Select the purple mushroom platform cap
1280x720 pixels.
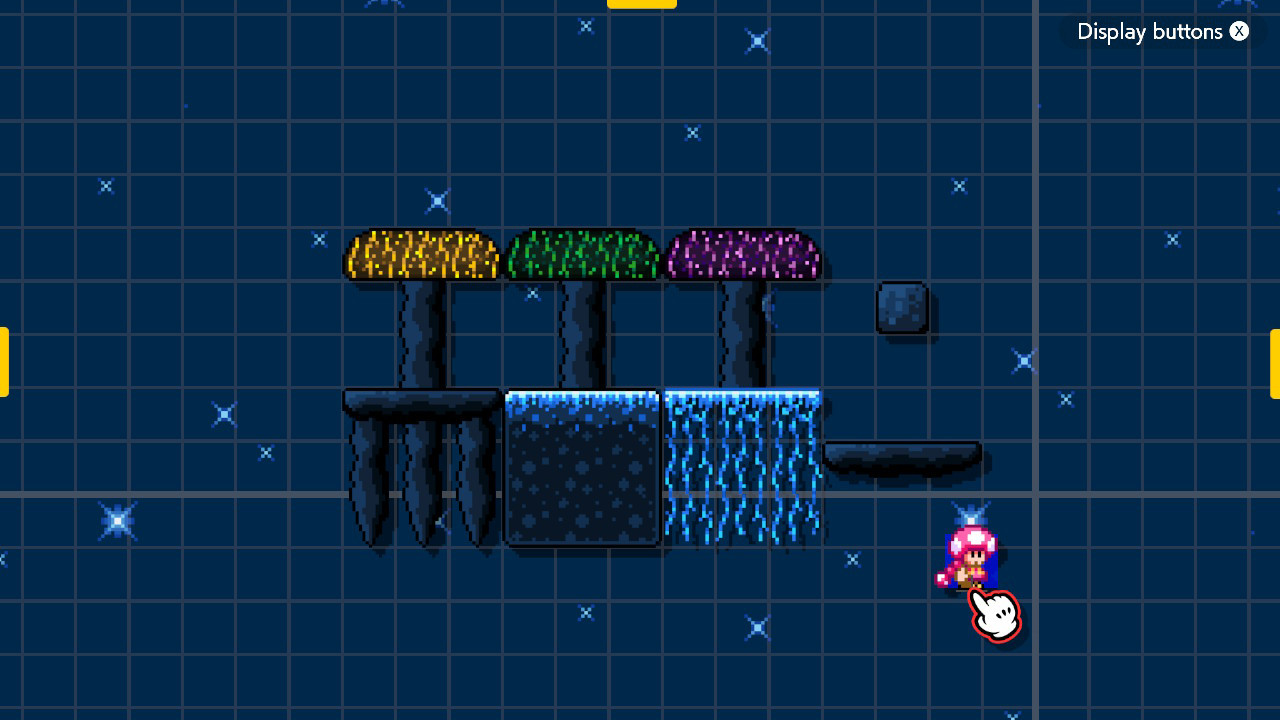click(743, 255)
